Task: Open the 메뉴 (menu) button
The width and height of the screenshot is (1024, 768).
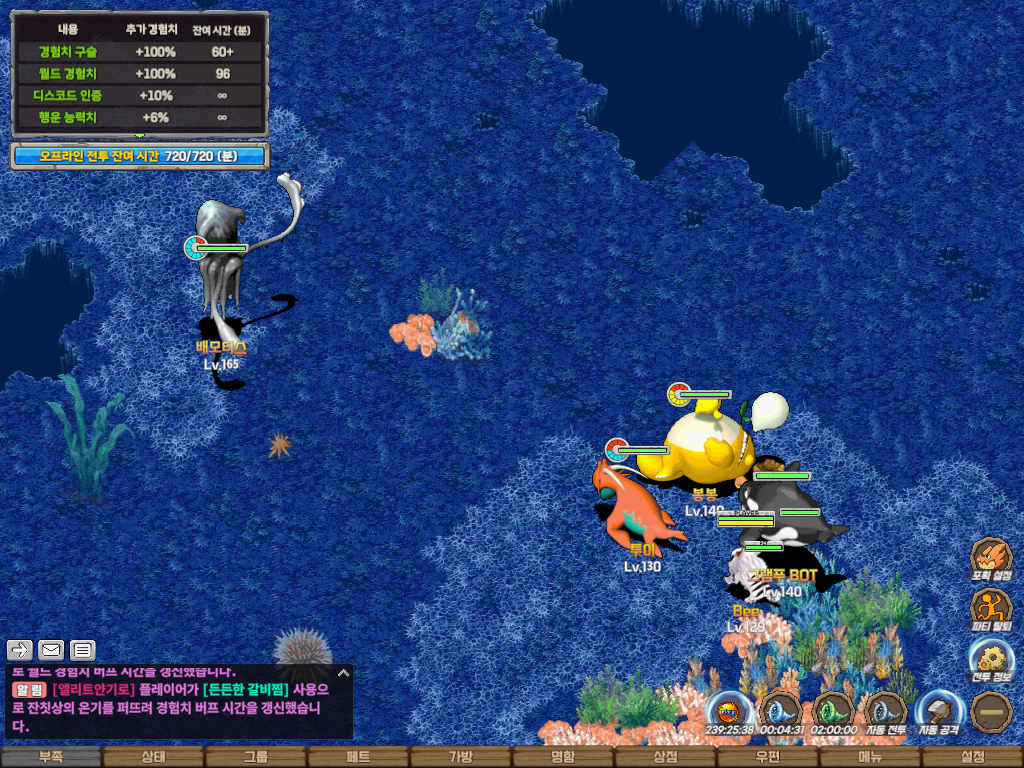Action: pos(870,757)
